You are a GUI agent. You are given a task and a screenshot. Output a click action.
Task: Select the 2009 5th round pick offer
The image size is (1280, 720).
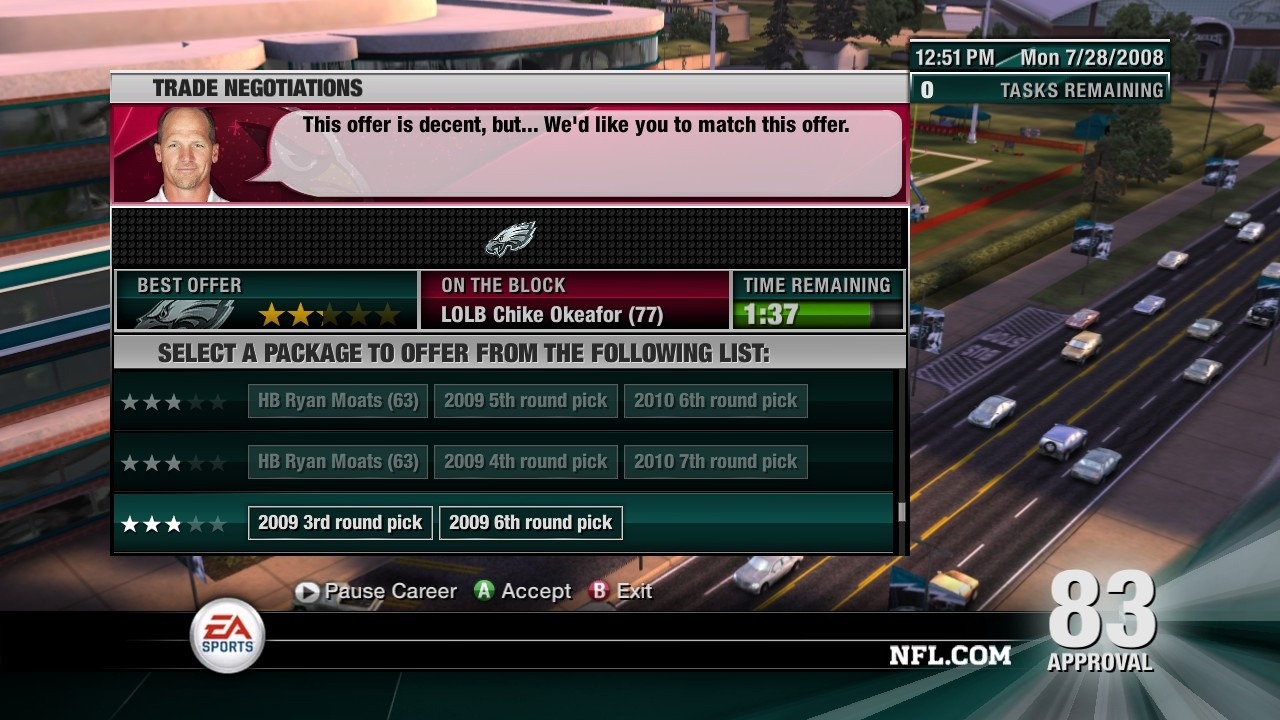pos(525,401)
